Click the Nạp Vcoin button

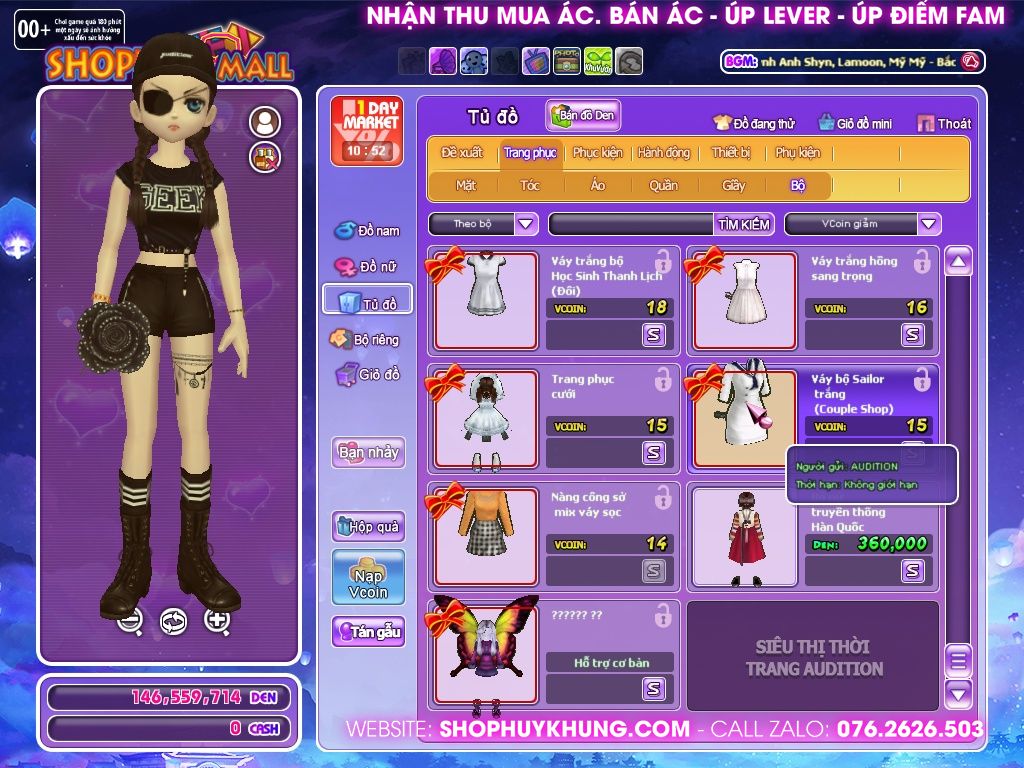pyautogui.click(x=368, y=577)
